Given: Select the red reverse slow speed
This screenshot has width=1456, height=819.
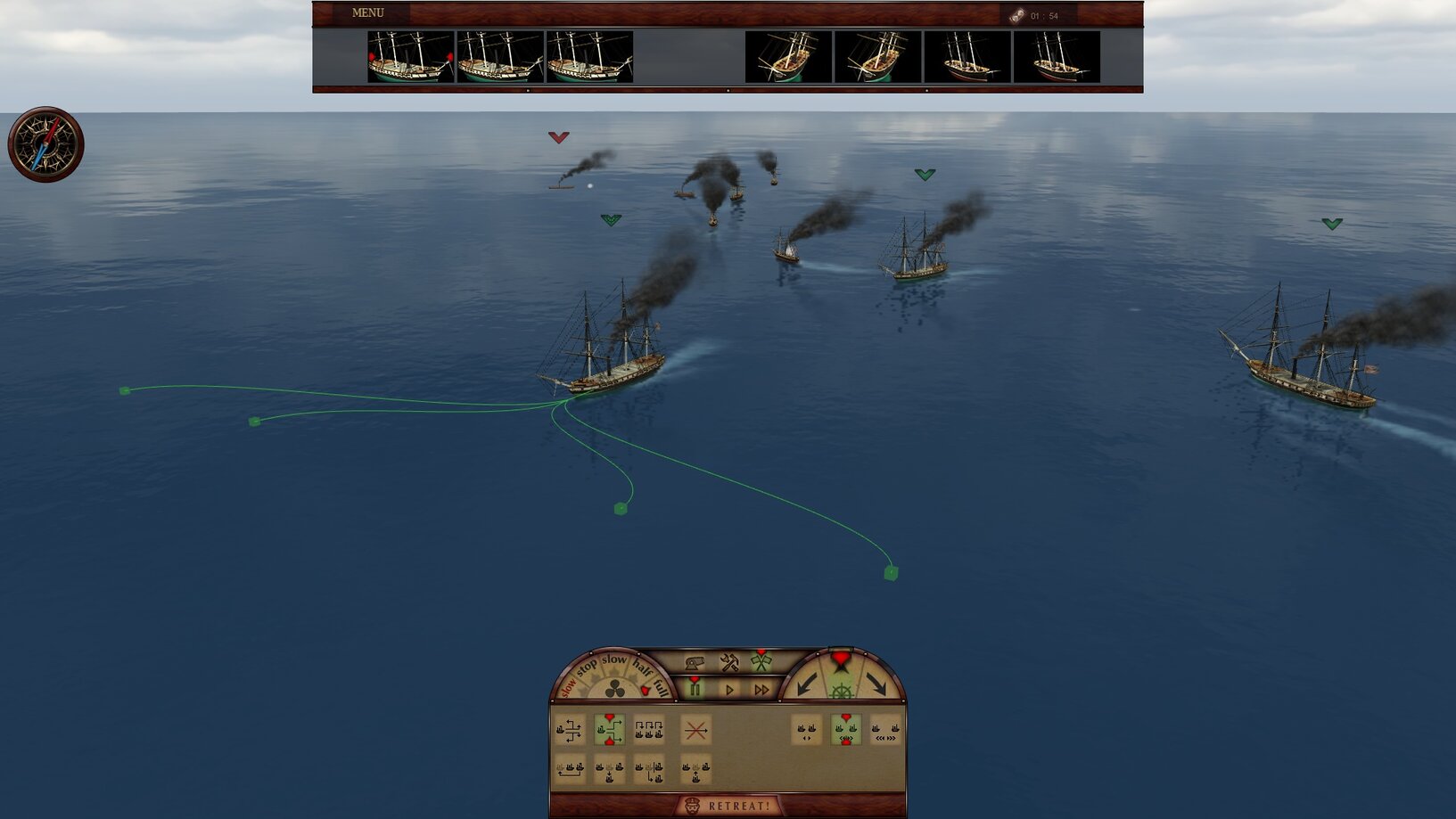Looking at the screenshot, I should (x=568, y=689).
